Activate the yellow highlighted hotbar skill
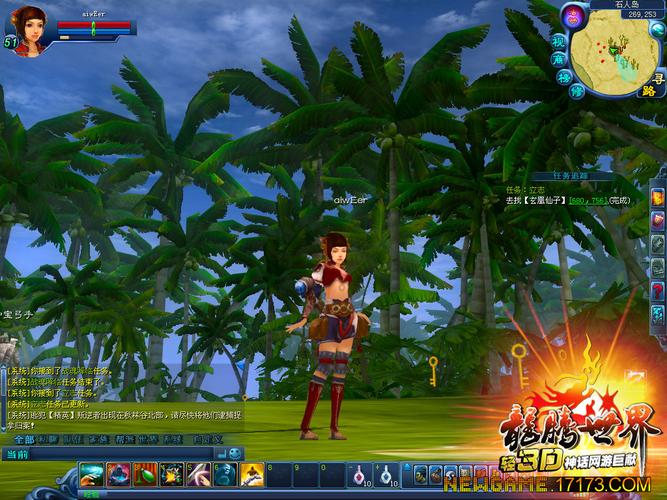 click(x=251, y=474)
